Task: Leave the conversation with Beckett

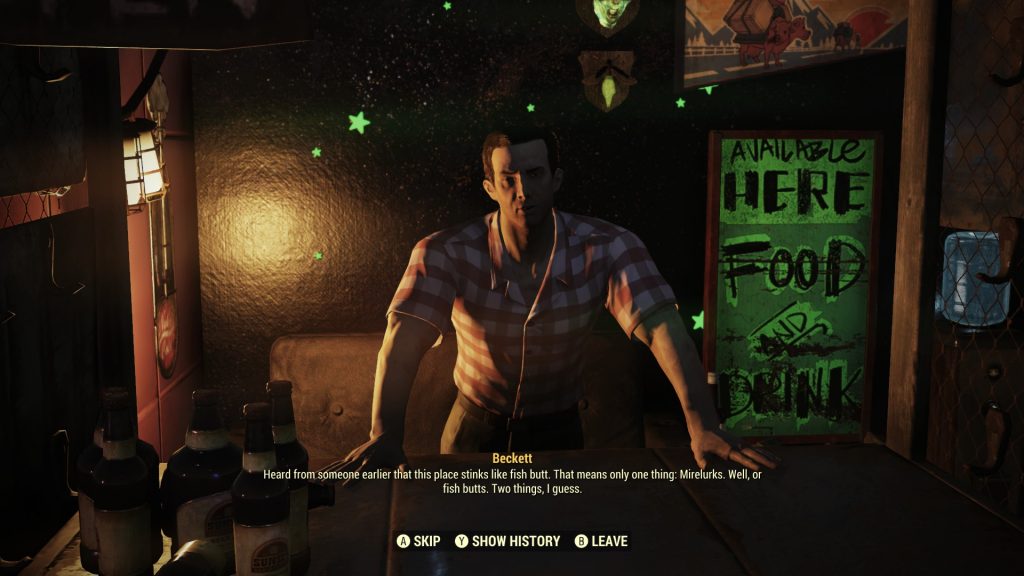Action: 601,541
